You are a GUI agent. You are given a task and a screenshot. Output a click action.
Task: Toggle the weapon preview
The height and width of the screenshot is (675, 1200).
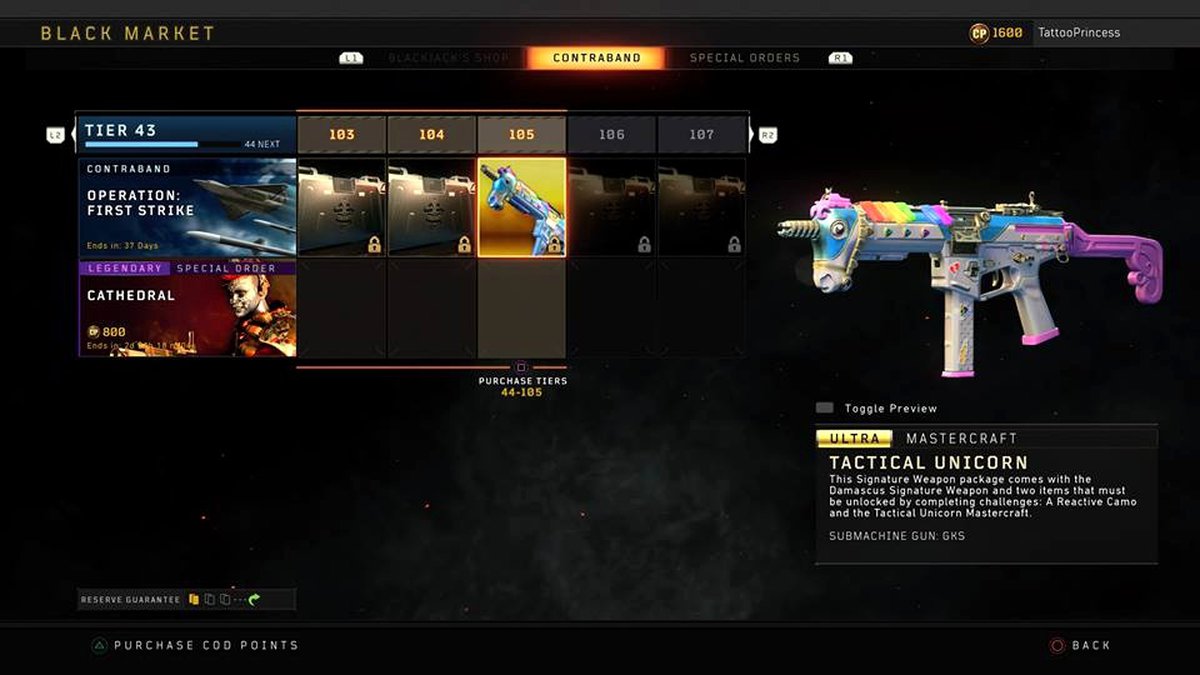(877, 408)
